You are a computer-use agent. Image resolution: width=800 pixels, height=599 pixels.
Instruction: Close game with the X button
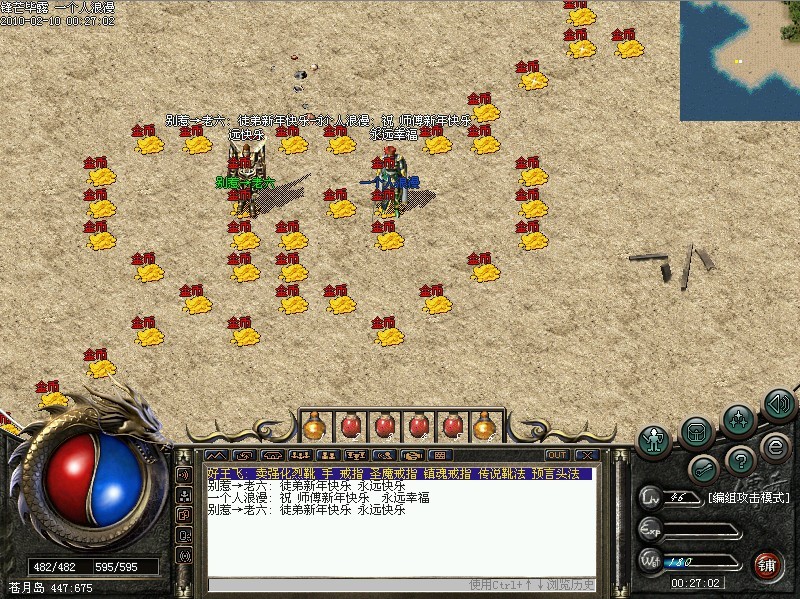585,455
